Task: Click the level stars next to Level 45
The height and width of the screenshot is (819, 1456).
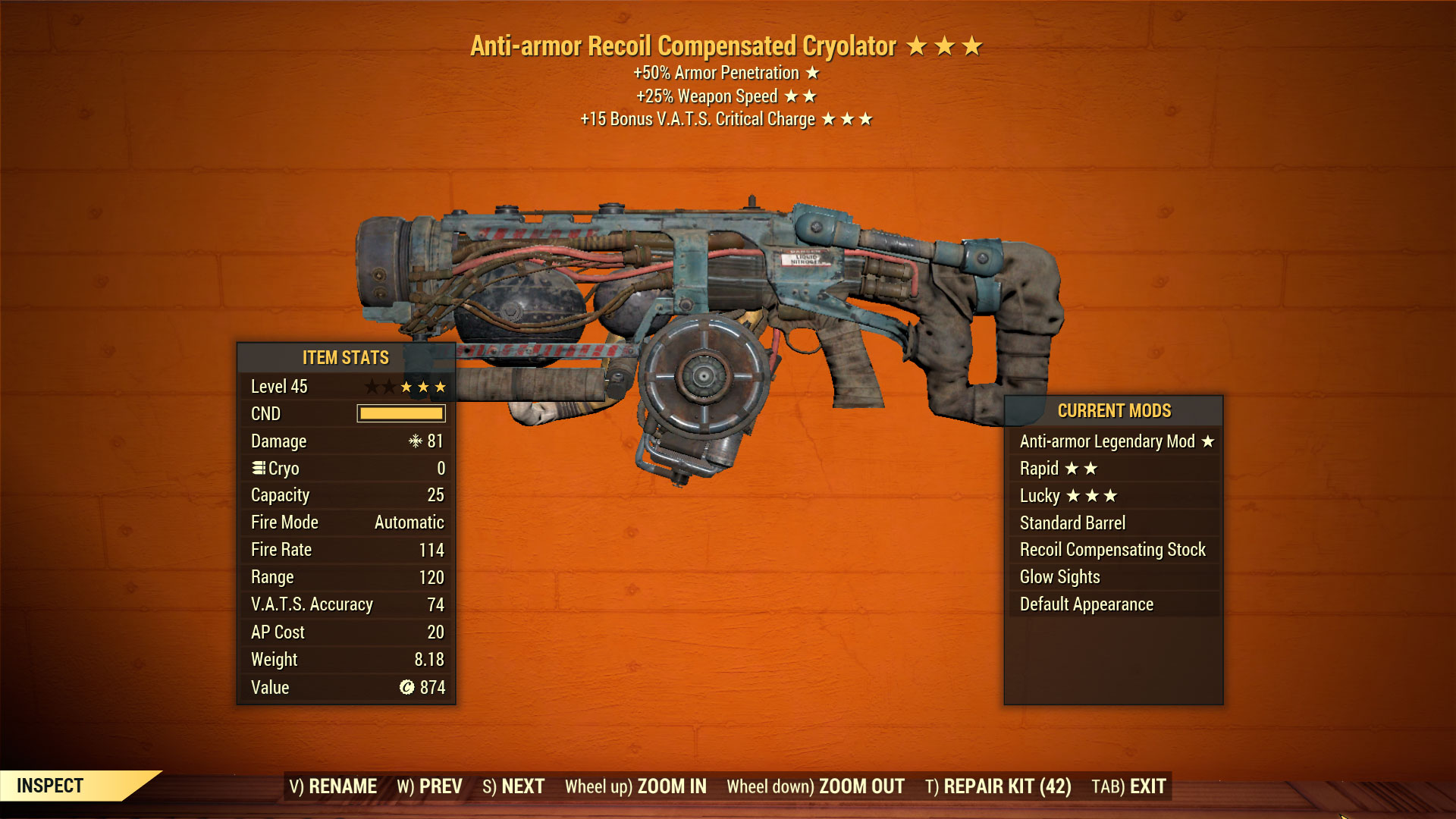Action: [406, 386]
